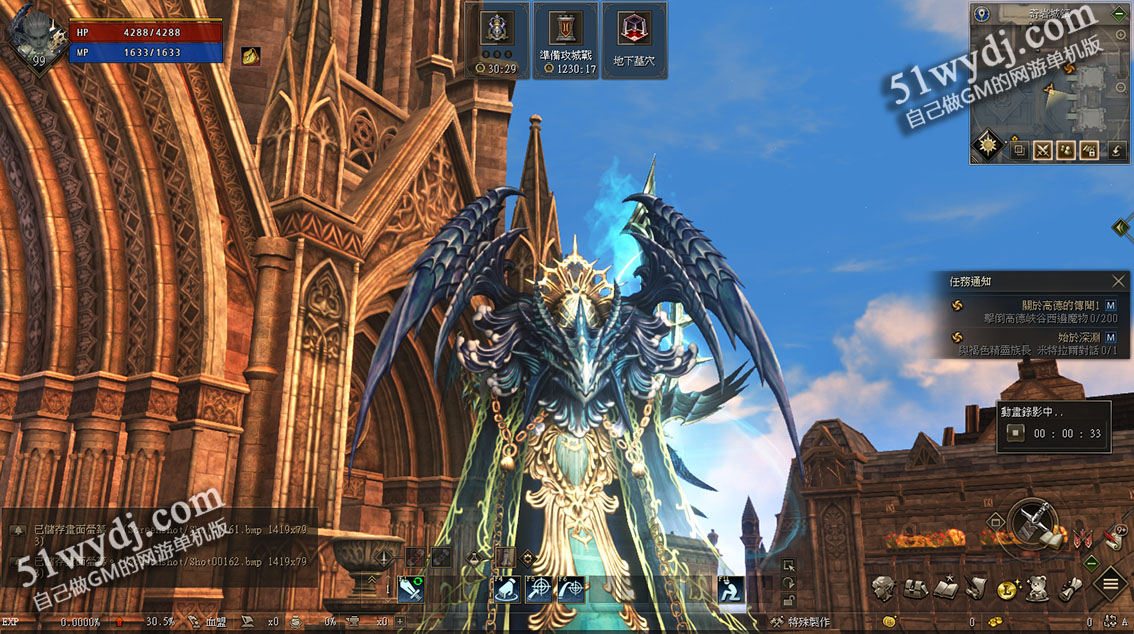Image resolution: width=1134 pixels, height=634 pixels.
Task: Use the sit down kneeling action
Action: [732, 590]
